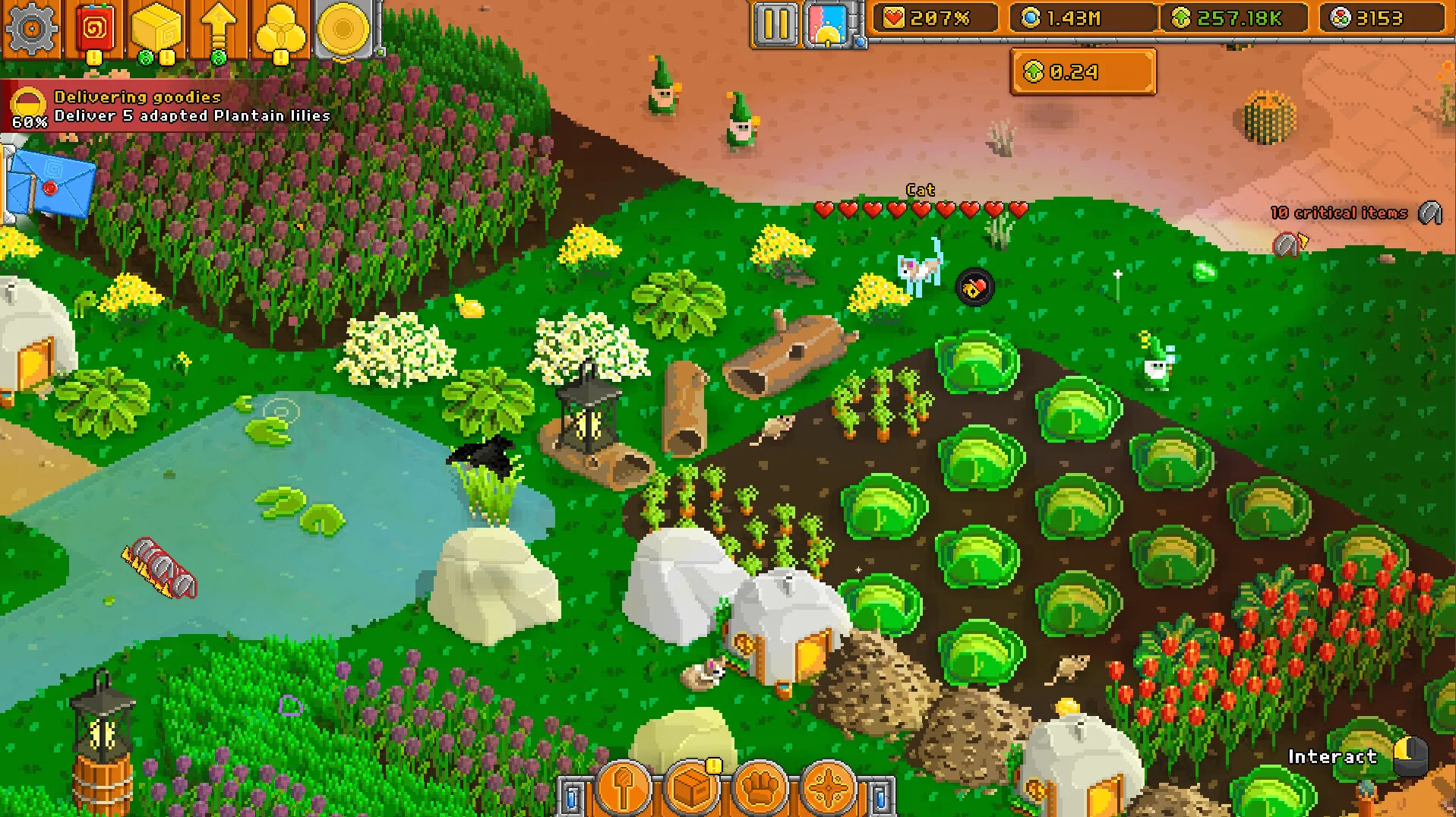
Task: Click the 3153 seeds counter tab
Action: click(1382, 19)
